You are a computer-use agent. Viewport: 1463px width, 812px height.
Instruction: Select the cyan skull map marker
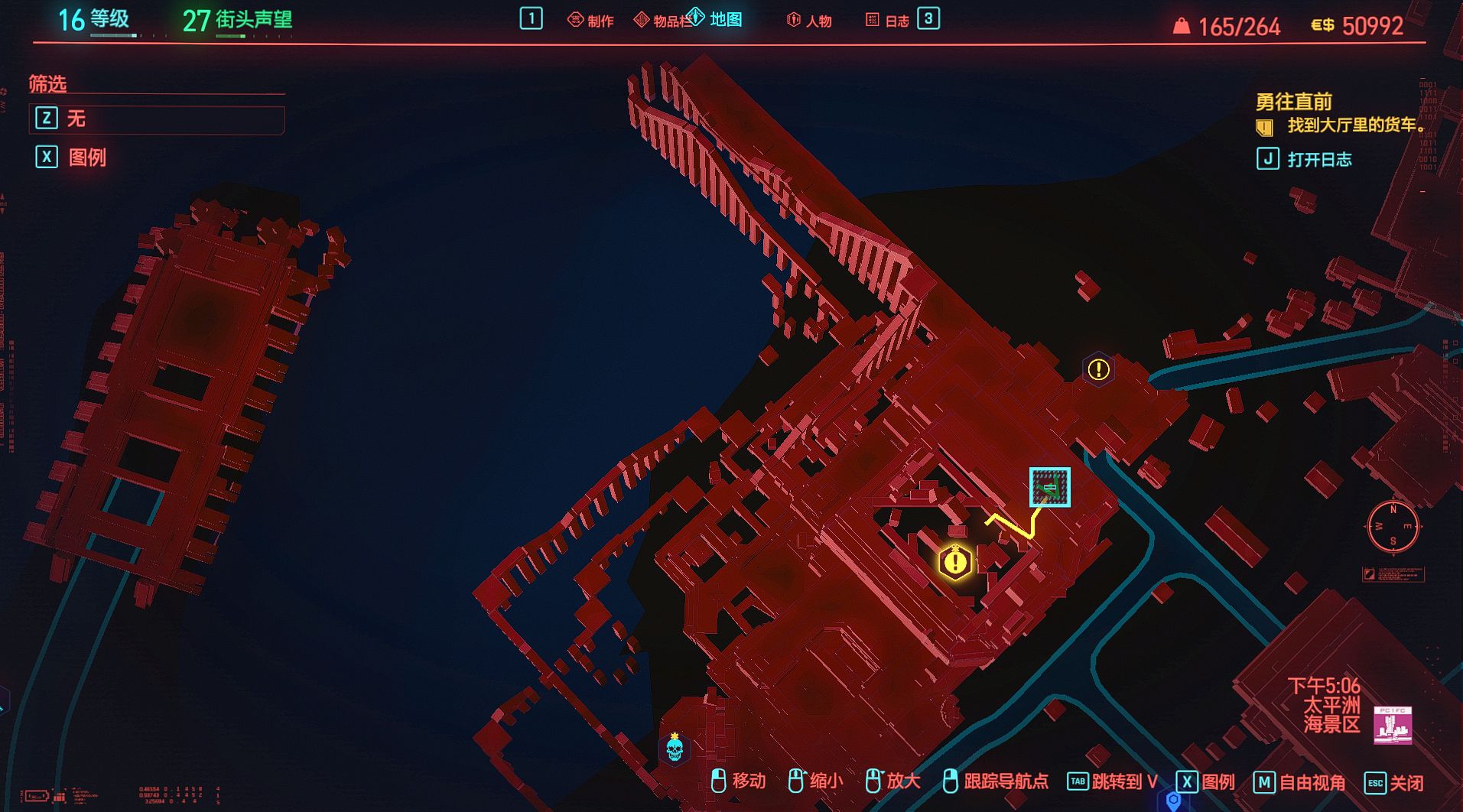tap(675, 748)
